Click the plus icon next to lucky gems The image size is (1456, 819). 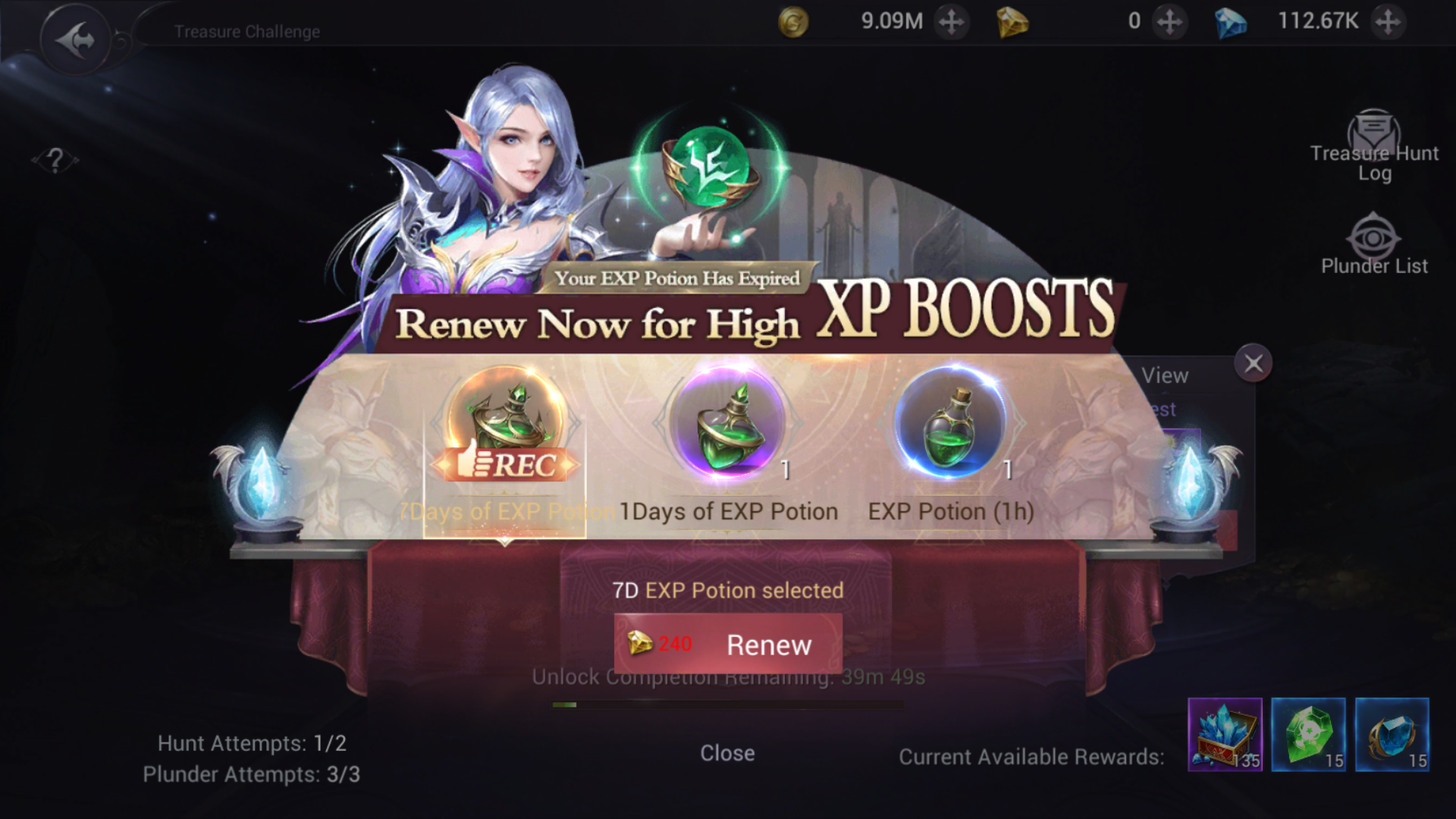click(x=1170, y=21)
